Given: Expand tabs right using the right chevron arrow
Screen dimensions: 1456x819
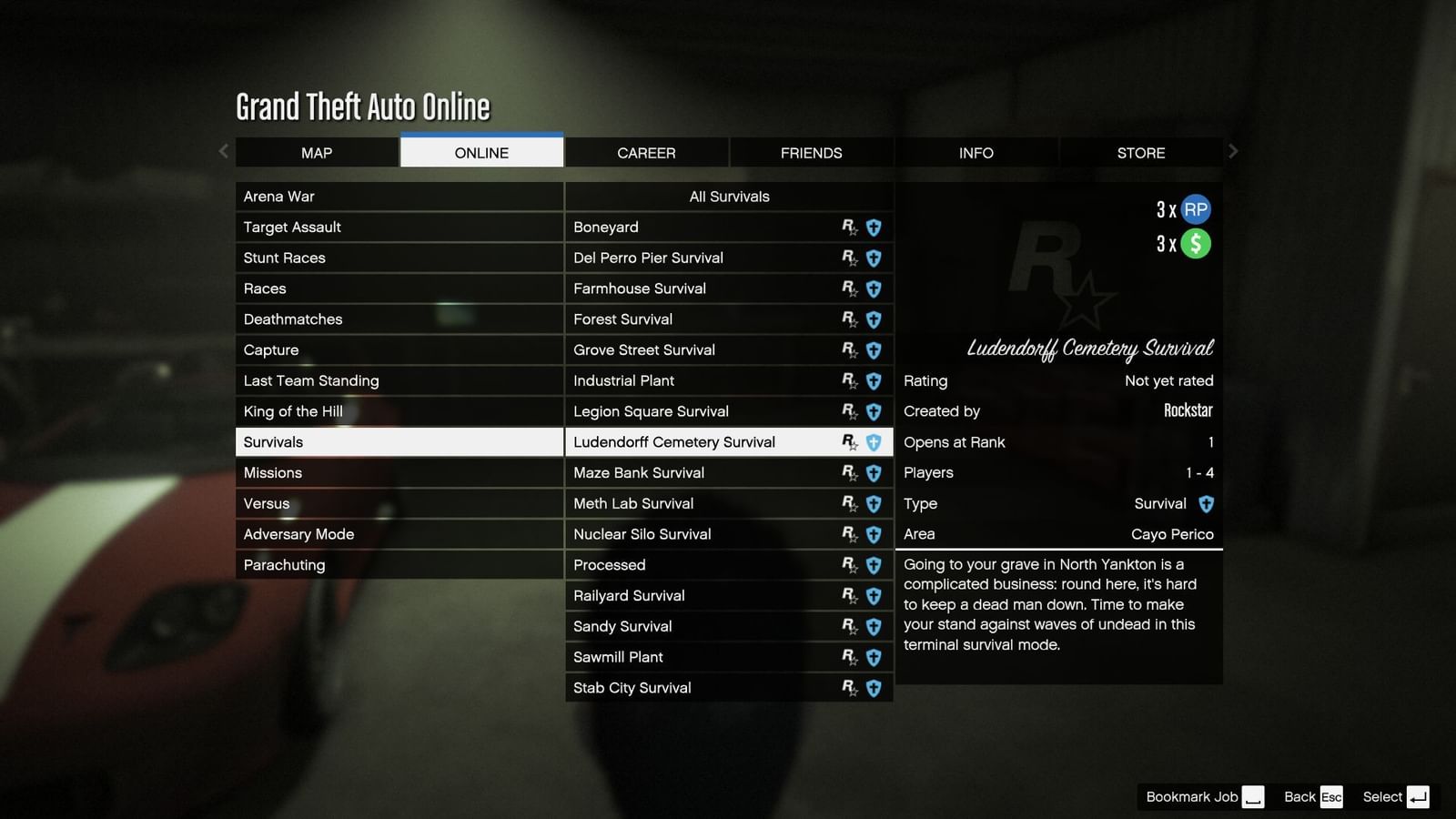Looking at the screenshot, I should pos(1234,151).
